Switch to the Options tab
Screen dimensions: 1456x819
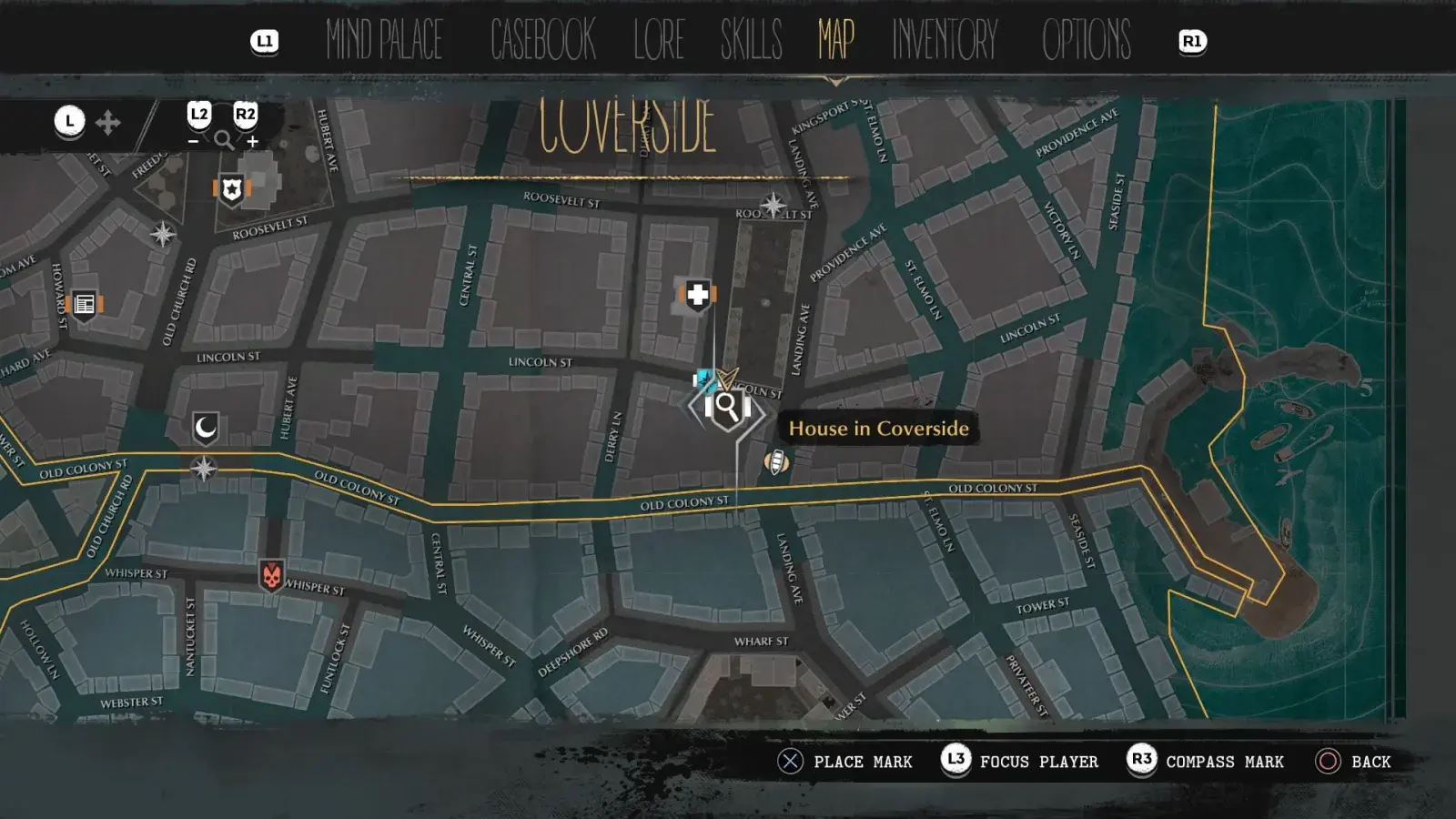pos(1087,40)
